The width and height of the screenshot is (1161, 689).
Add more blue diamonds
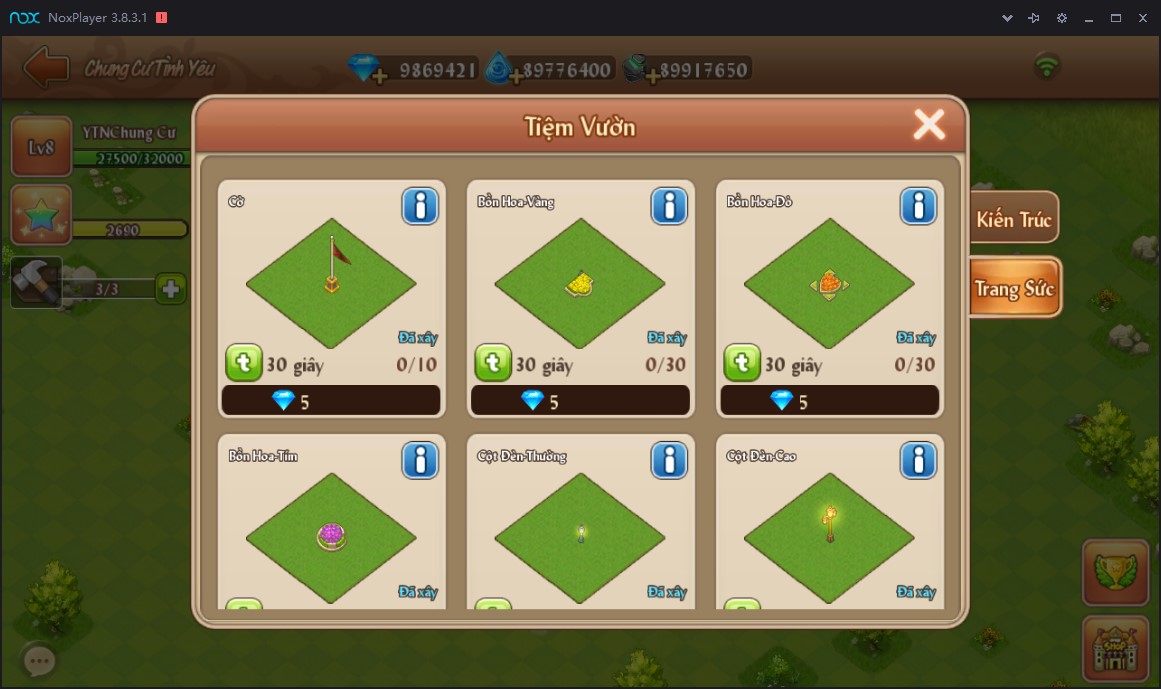click(x=378, y=76)
